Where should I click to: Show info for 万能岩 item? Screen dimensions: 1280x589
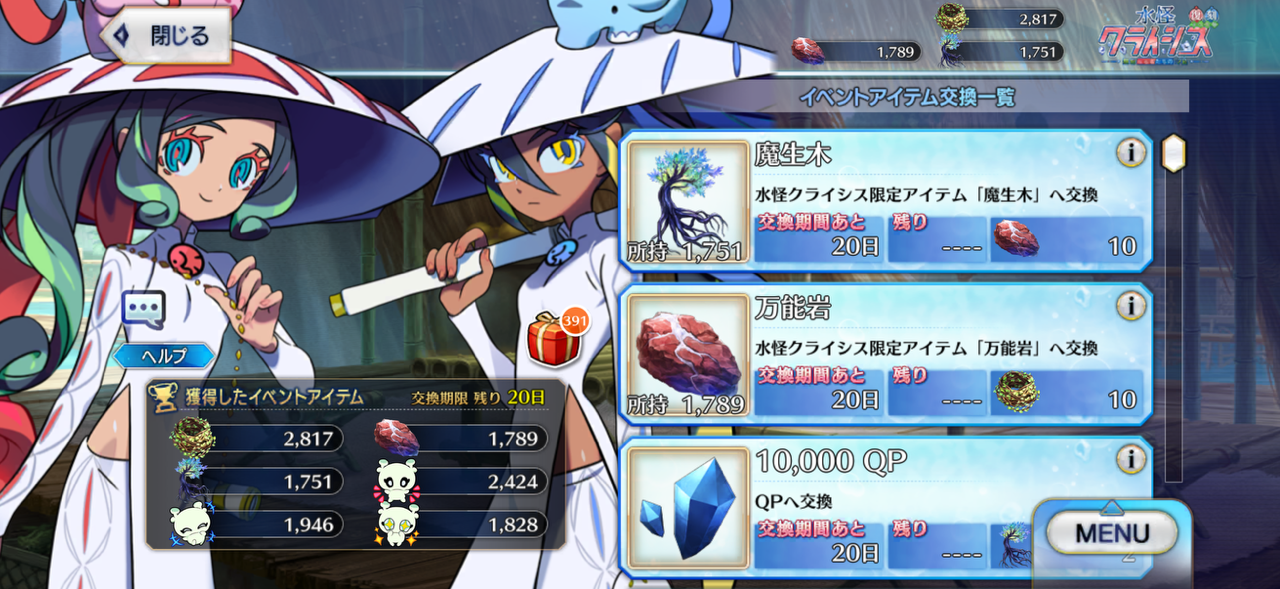click(x=1131, y=306)
